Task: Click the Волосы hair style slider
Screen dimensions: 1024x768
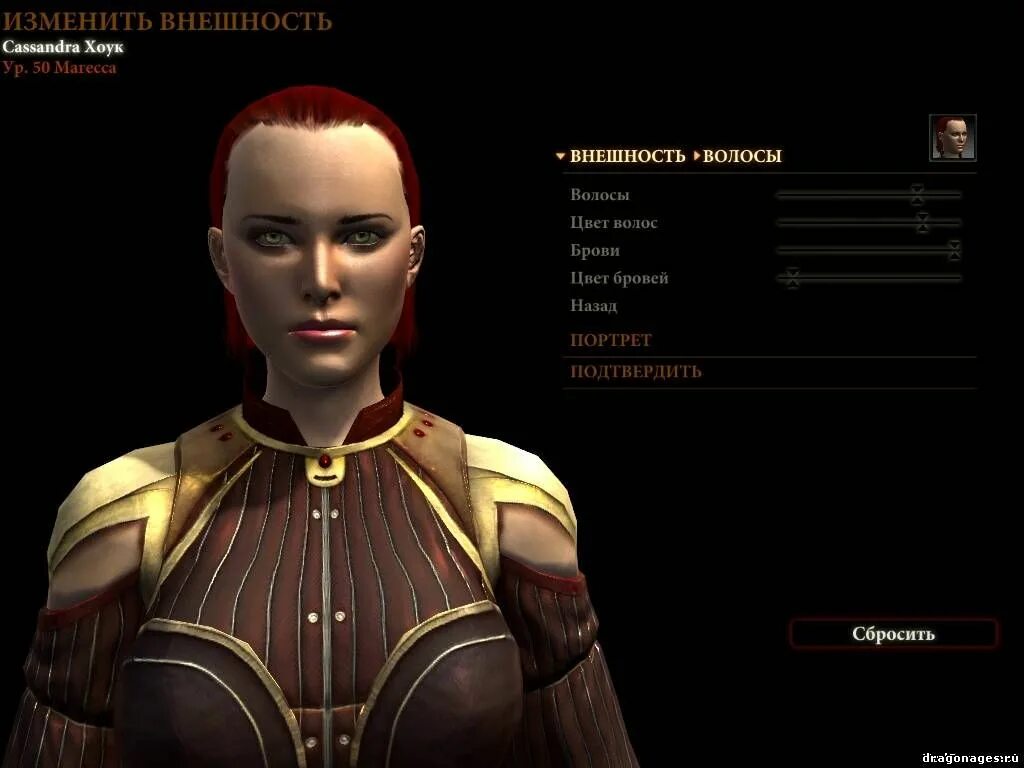Action: 917,195
